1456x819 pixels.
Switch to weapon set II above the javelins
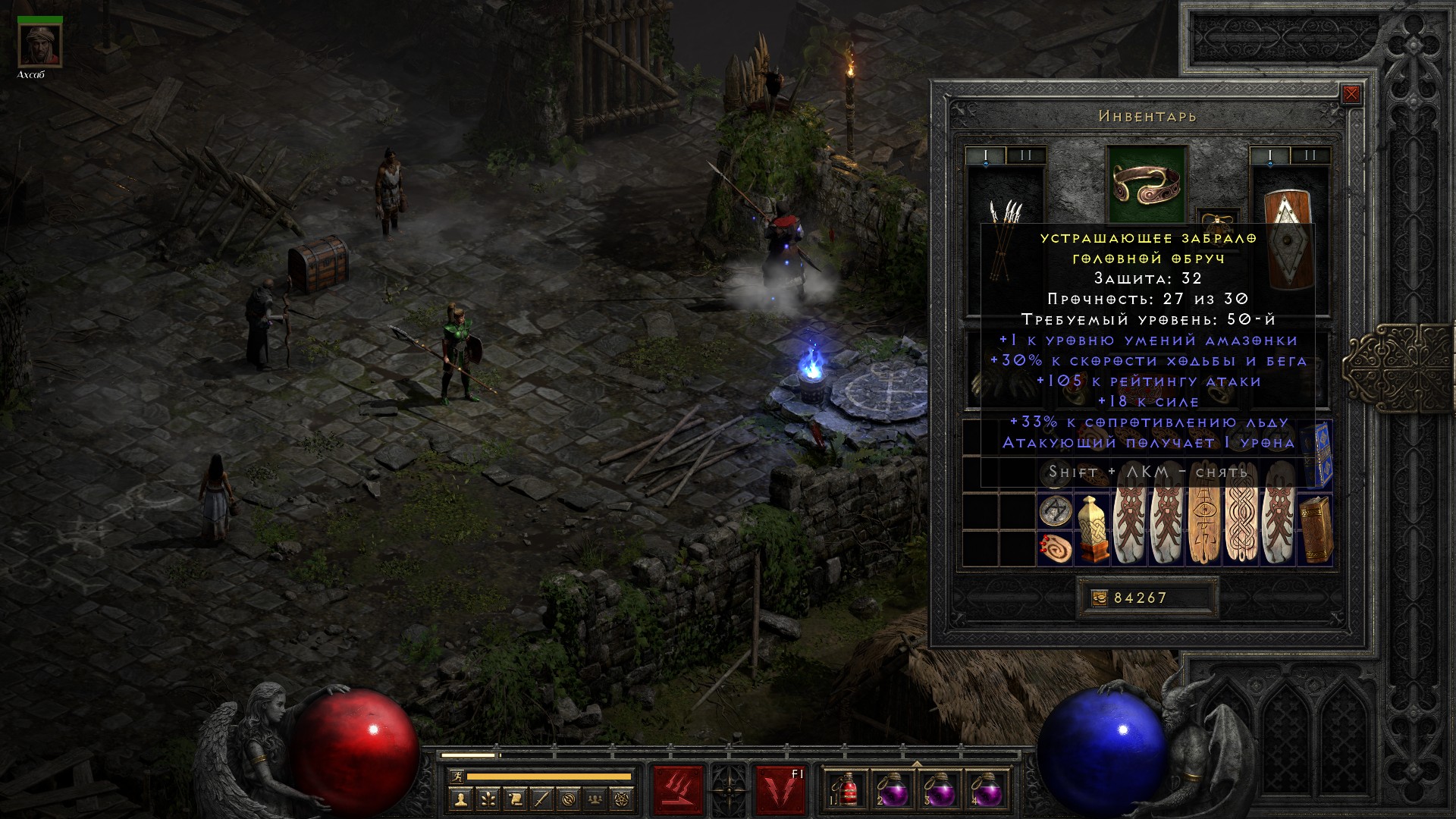(1026, 156)
